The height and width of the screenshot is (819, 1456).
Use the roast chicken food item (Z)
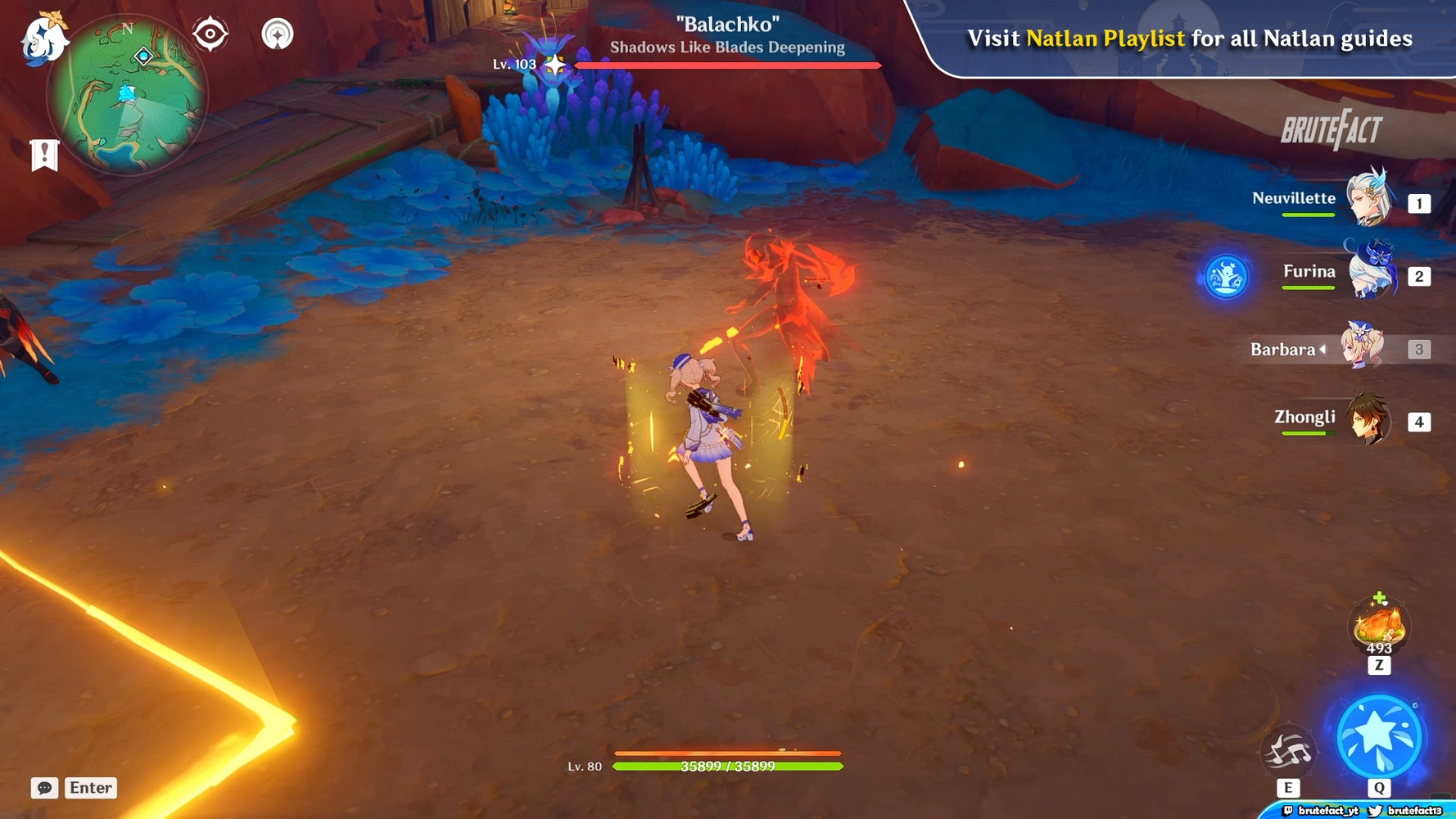tap(1378, 627)
